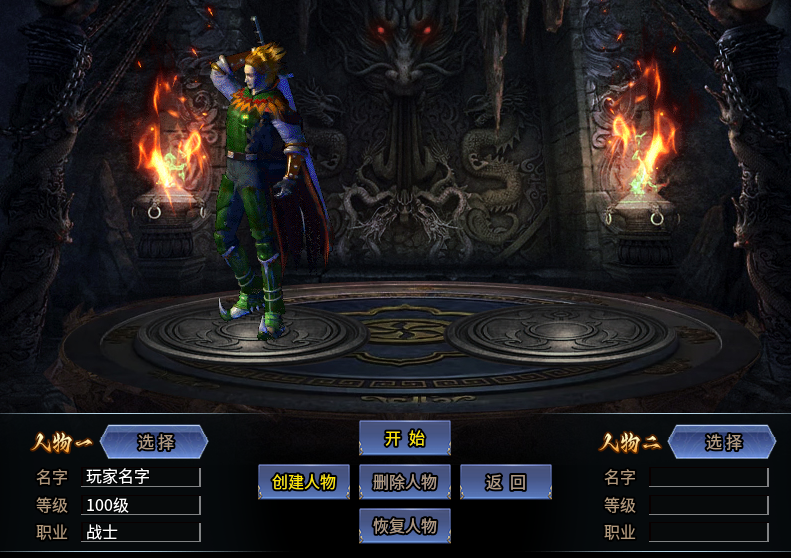Choose 创建人物 to create a character
The width and height of the screenshot is (791, 558).
[x=304, y=482]
